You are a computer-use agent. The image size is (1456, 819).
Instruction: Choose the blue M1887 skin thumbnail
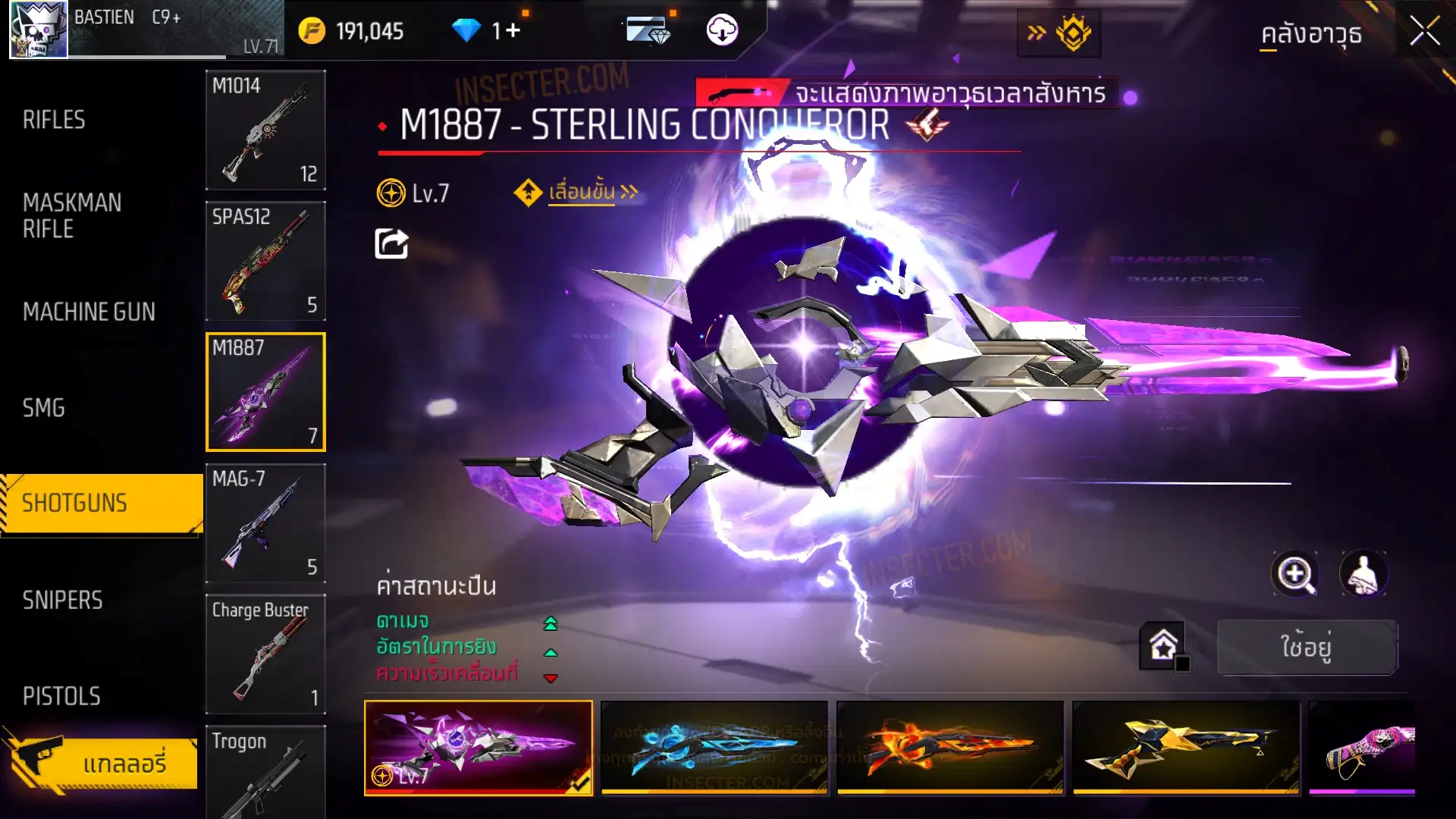coord(714,748)
